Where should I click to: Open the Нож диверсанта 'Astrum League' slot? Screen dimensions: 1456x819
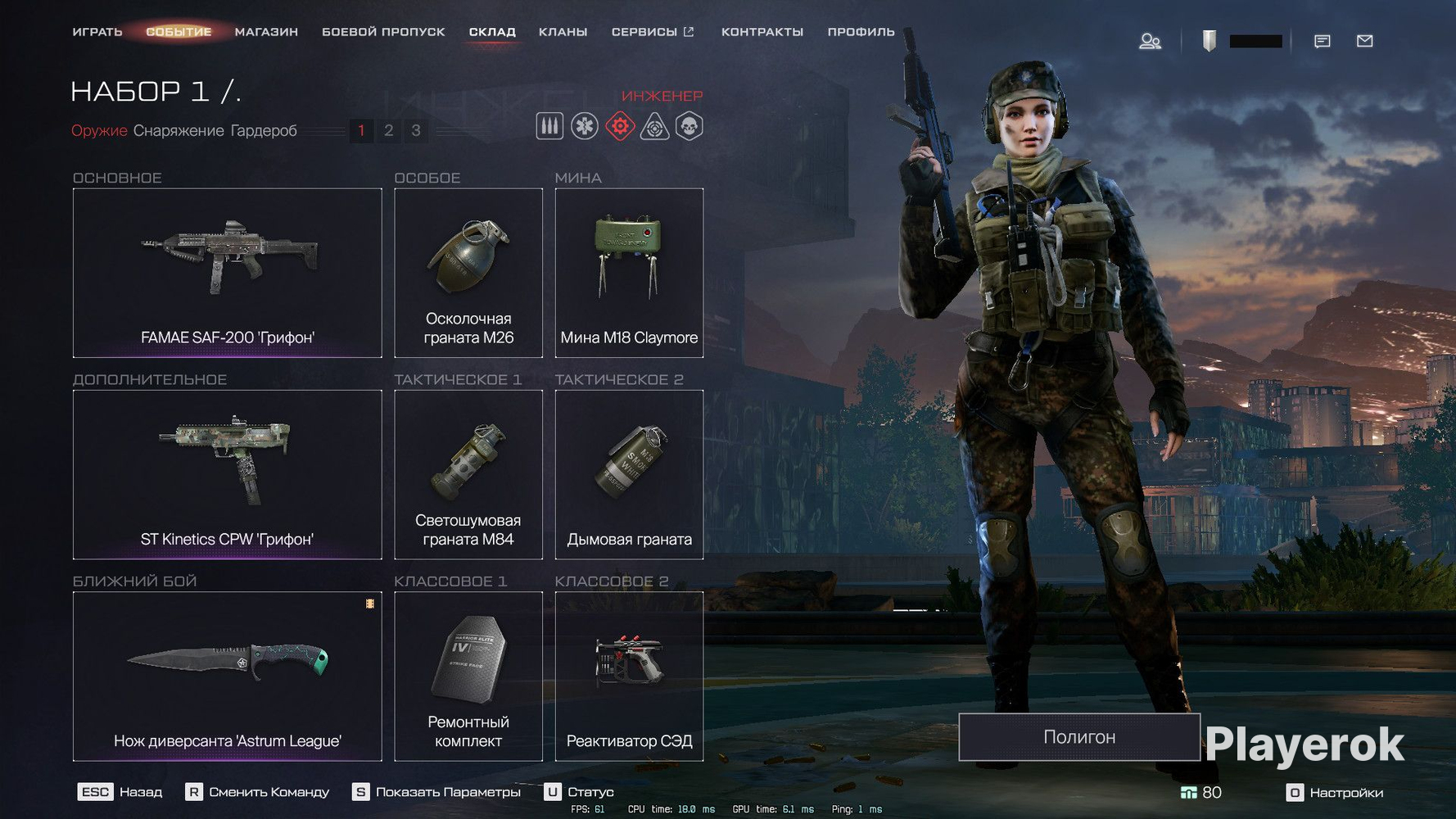tap(227, 676)
